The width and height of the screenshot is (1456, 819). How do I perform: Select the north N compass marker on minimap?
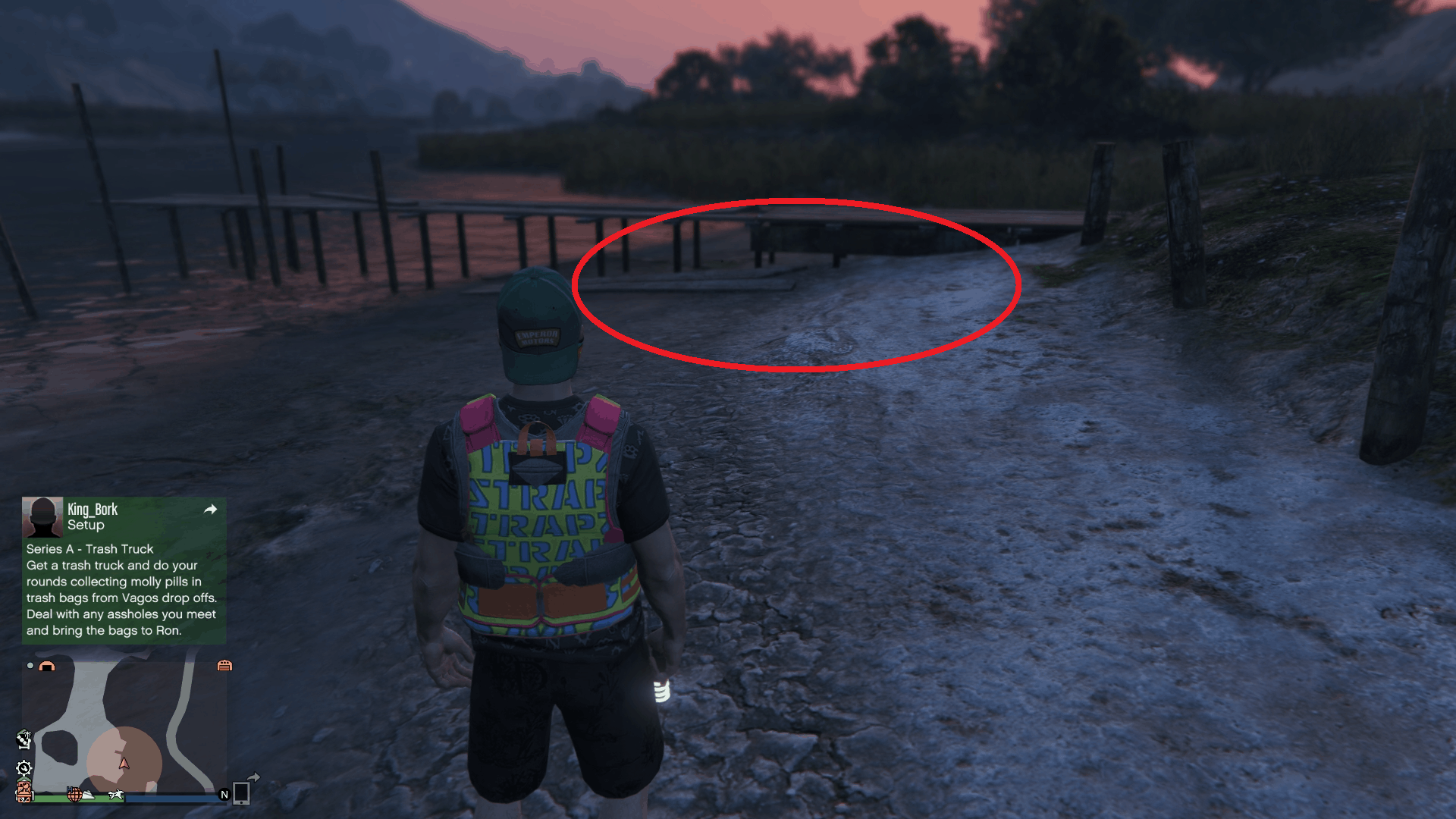click(224, 795)
